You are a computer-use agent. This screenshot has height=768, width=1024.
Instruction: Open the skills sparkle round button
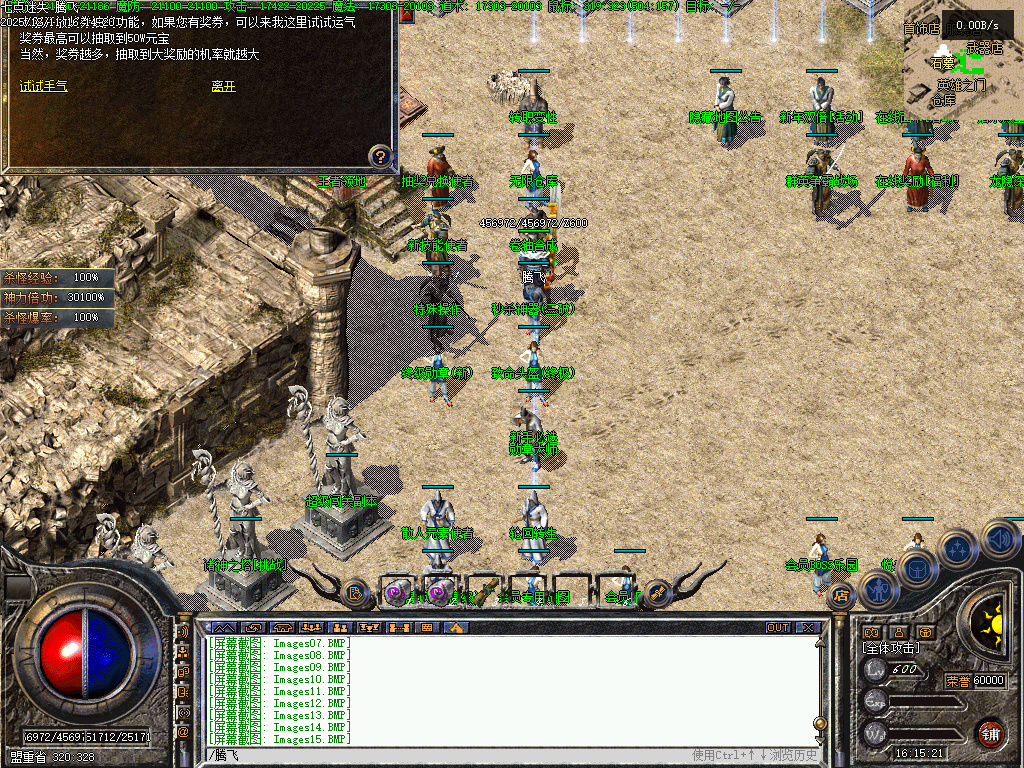click(x=957, y=548)
